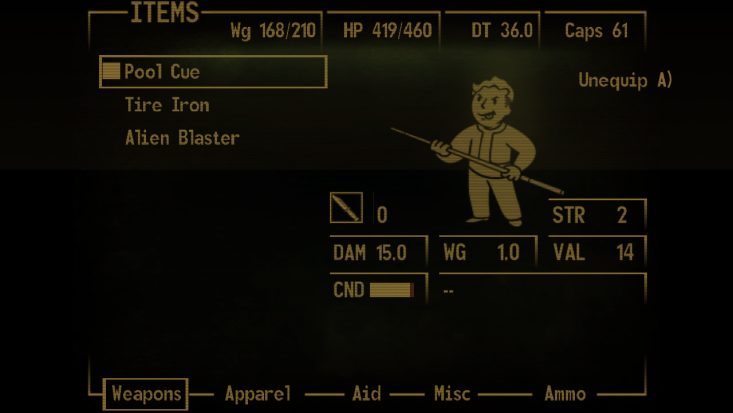Switch to the Misc tab
Screen dimensions: 733x413
pyautogui.click(x=452, y=394)
